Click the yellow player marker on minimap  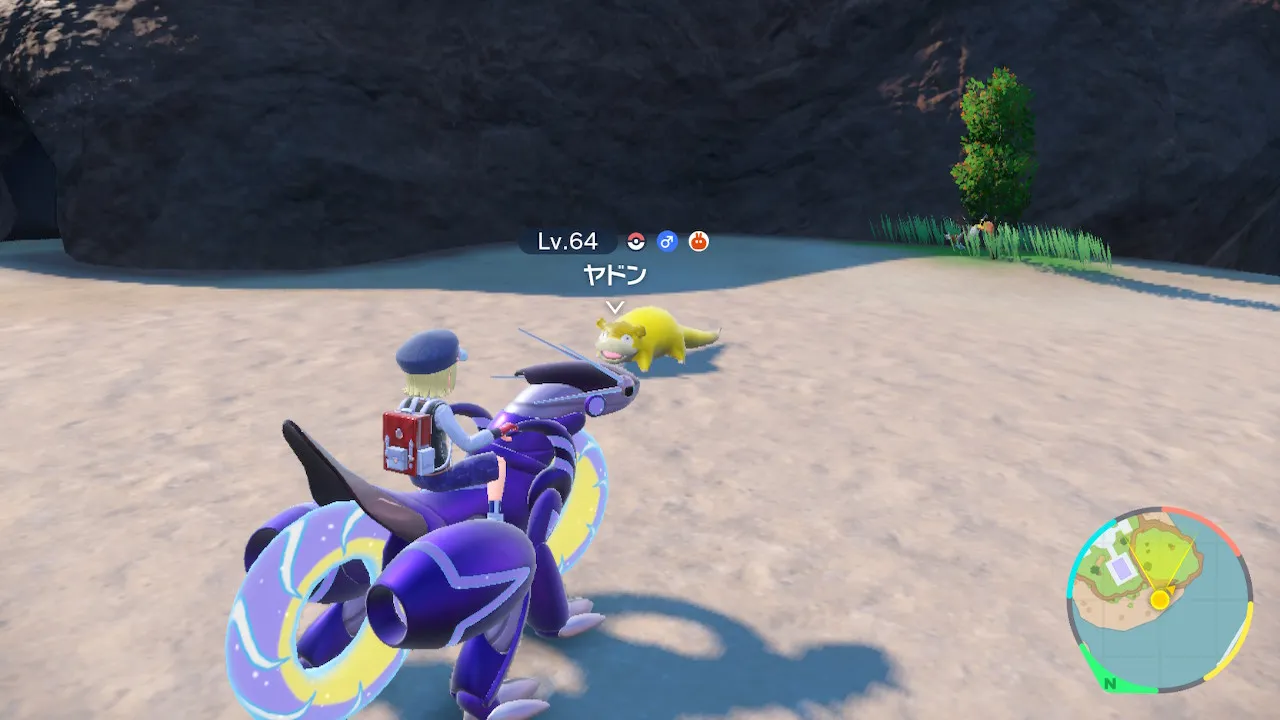click(x=1159, y=599)
